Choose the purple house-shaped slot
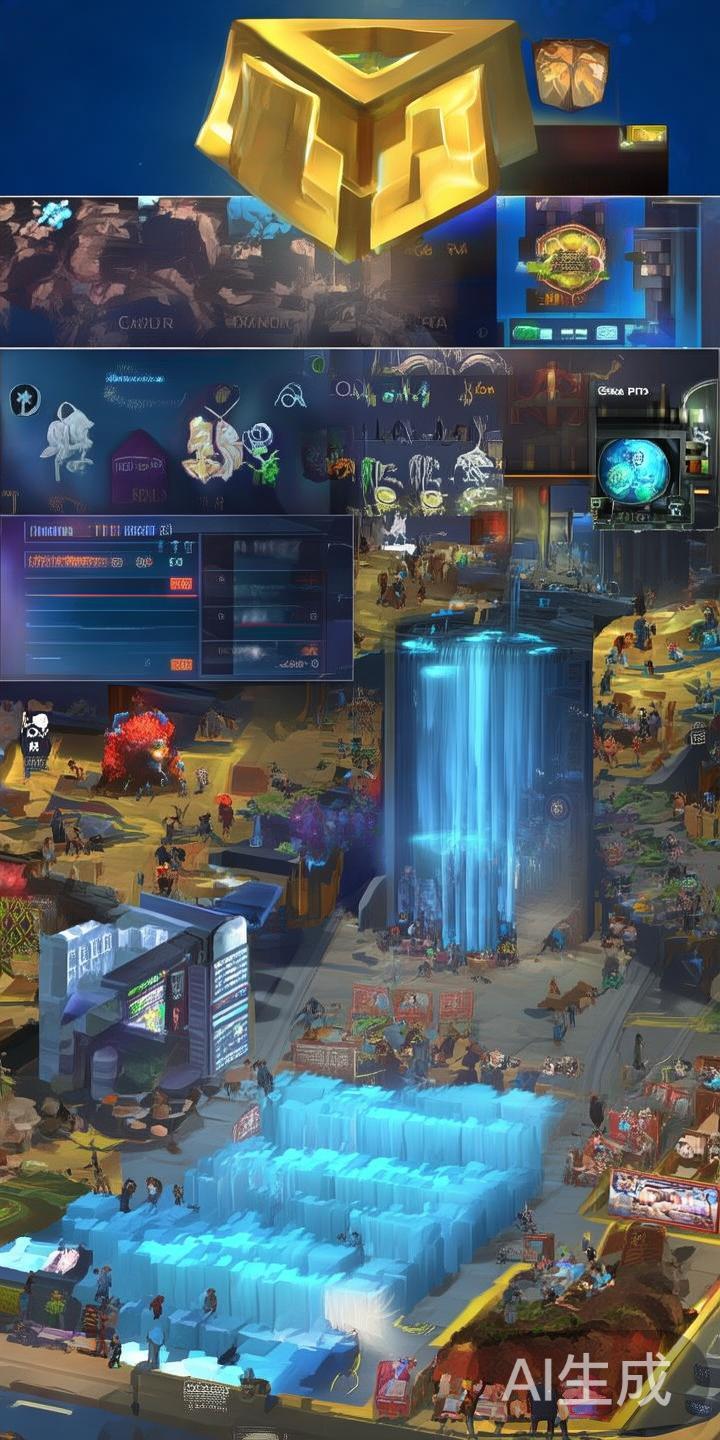The image size is (720, 1440). click(138, 467)
